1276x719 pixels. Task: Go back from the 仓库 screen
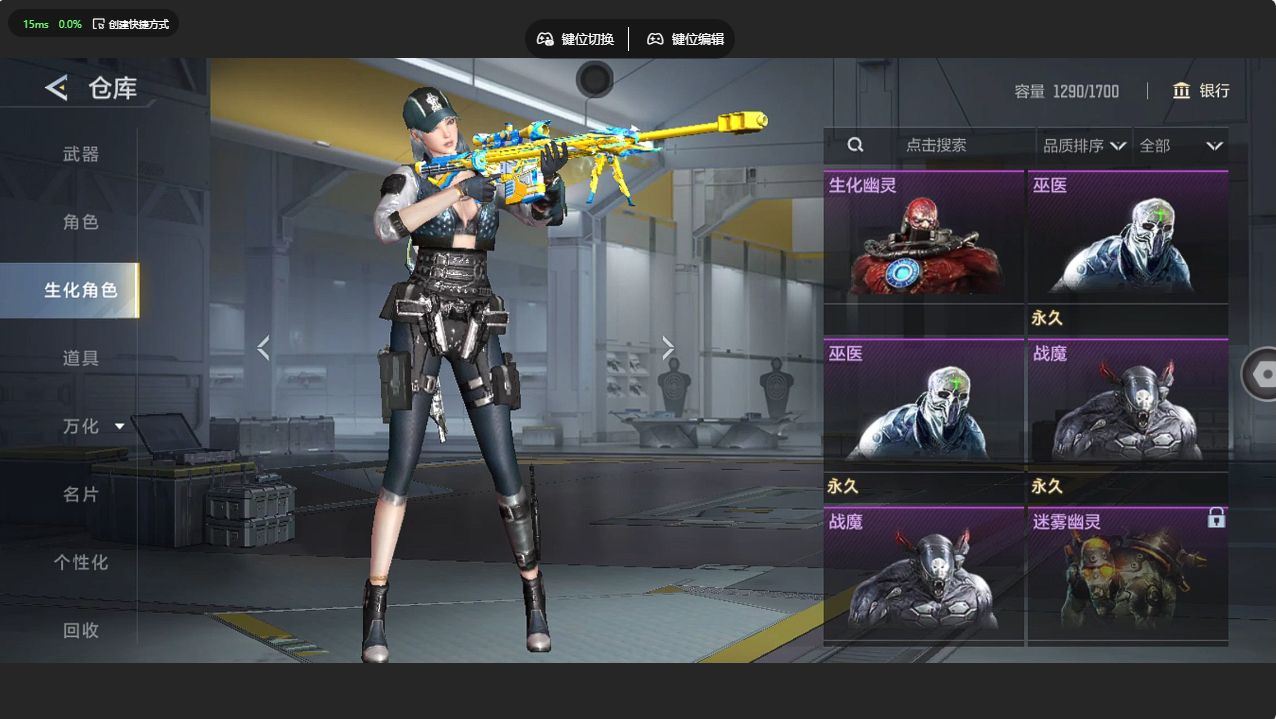(56, 88)
